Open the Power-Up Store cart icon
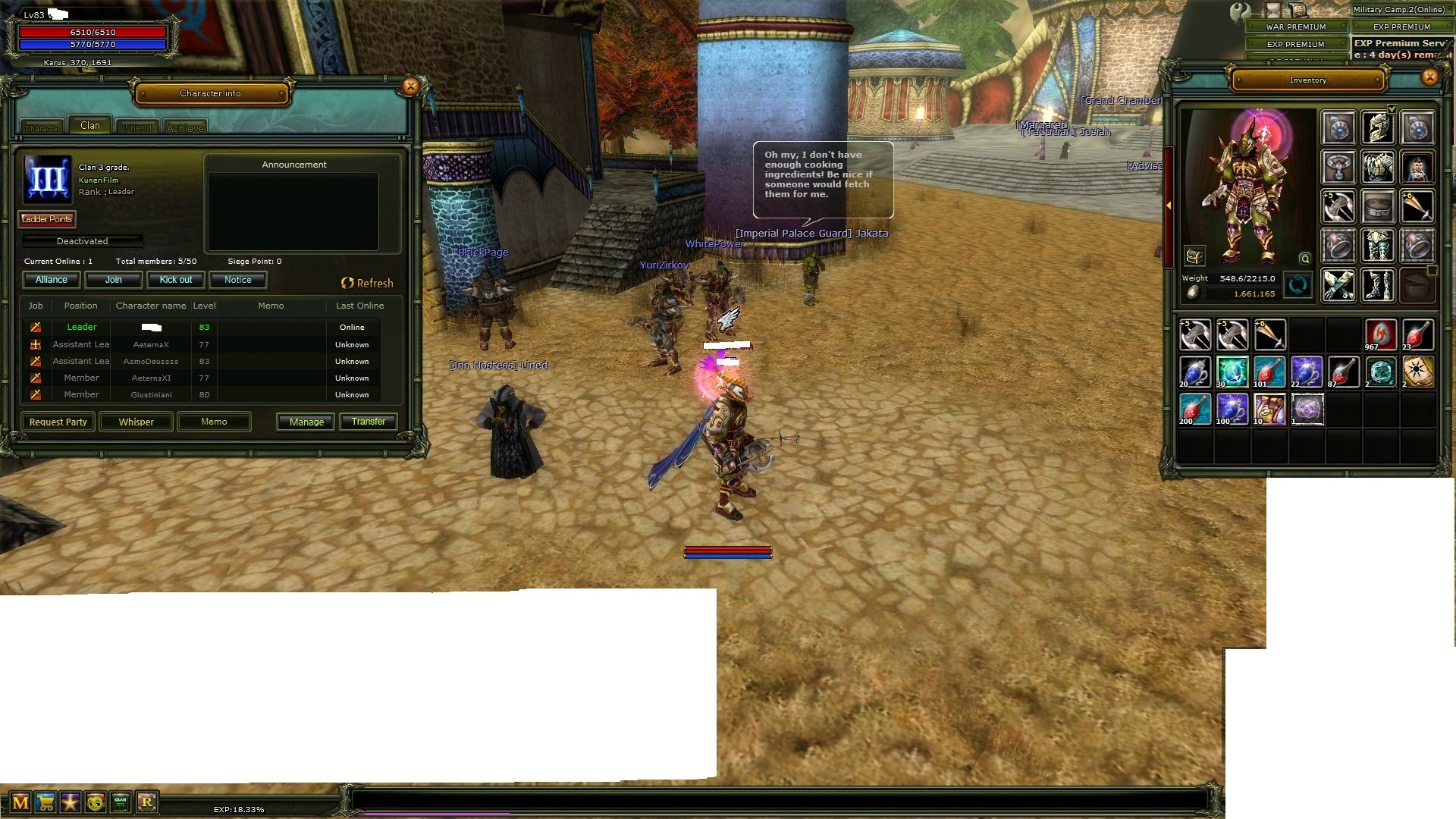 [x=45, y=802]
